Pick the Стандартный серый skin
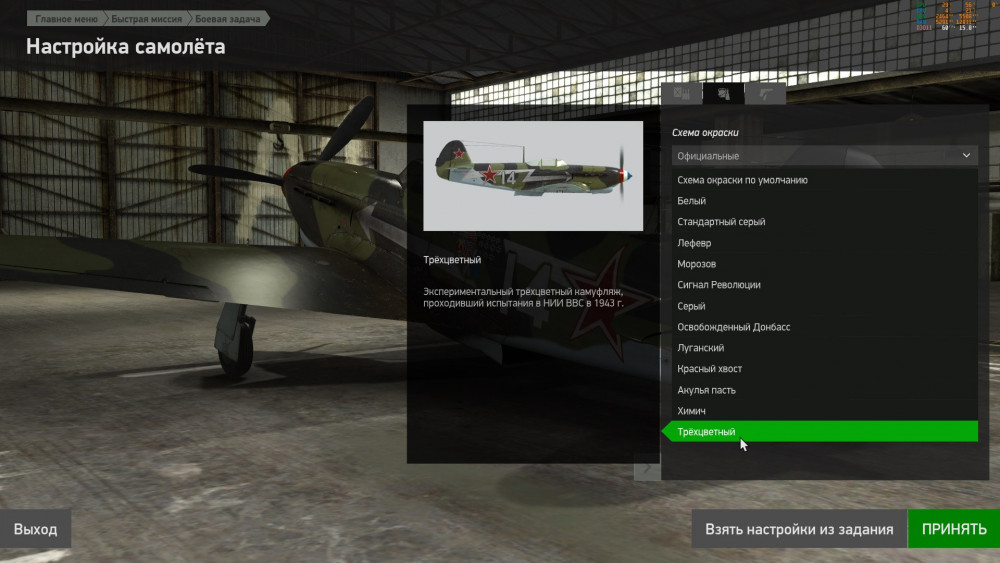The image size is (1000, 563). tap(721, 222)
